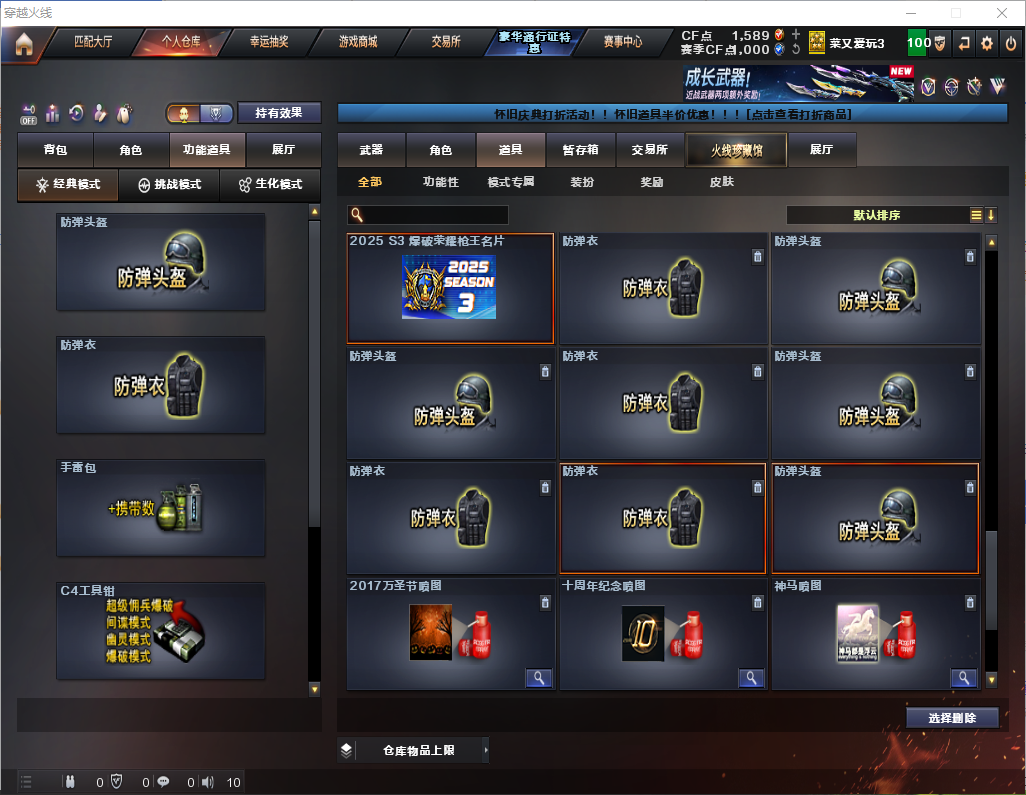Show the 皮肤 skins filter
The width and height of the screenshot is (1026, 795).
(721, 182)
